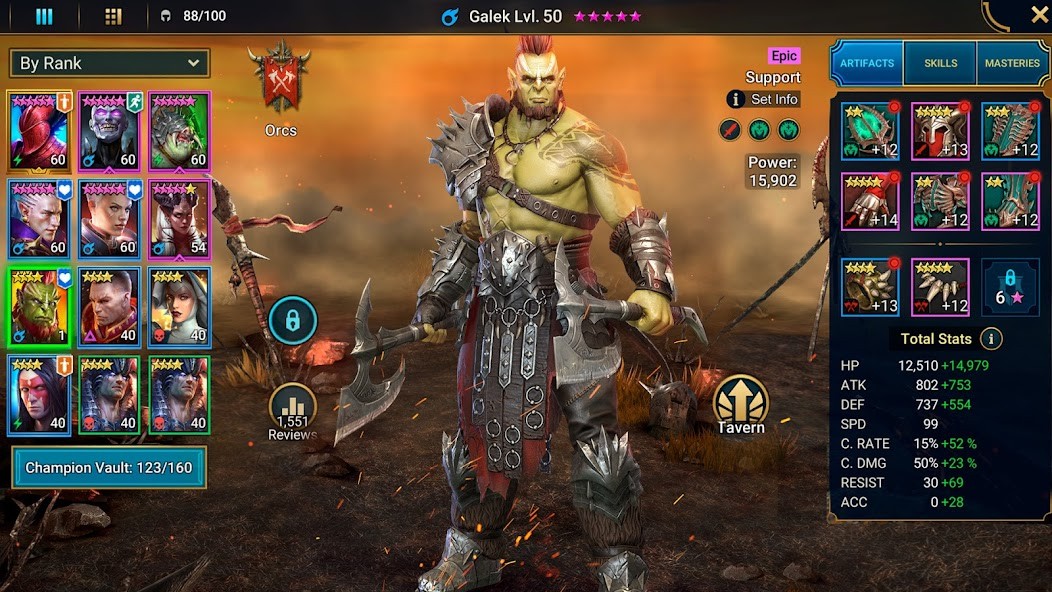
Task: Switch to the Masteries tab
Action: click(x=1012, y=63)
